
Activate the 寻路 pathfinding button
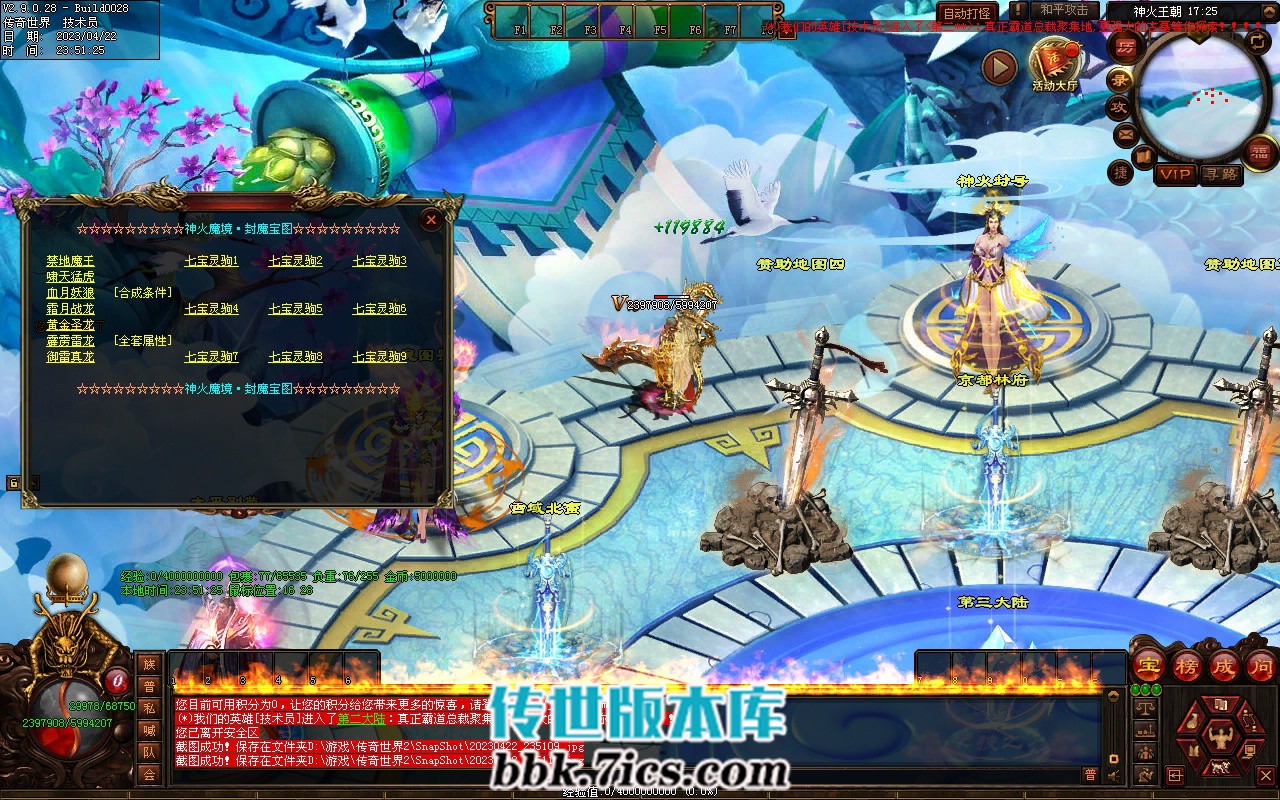[x=1221, y=174]
